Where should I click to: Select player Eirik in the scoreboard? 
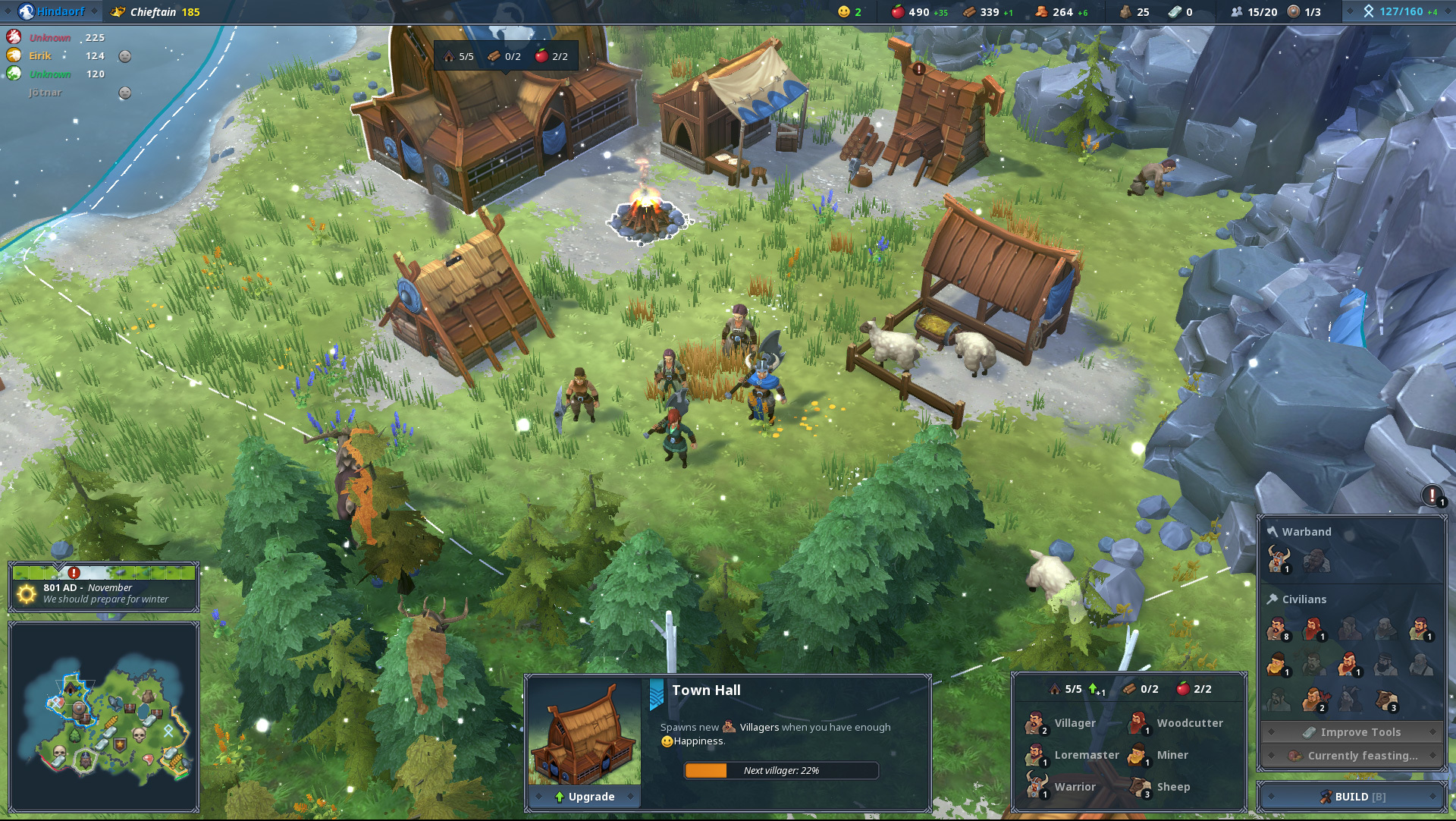coord(41,56)
